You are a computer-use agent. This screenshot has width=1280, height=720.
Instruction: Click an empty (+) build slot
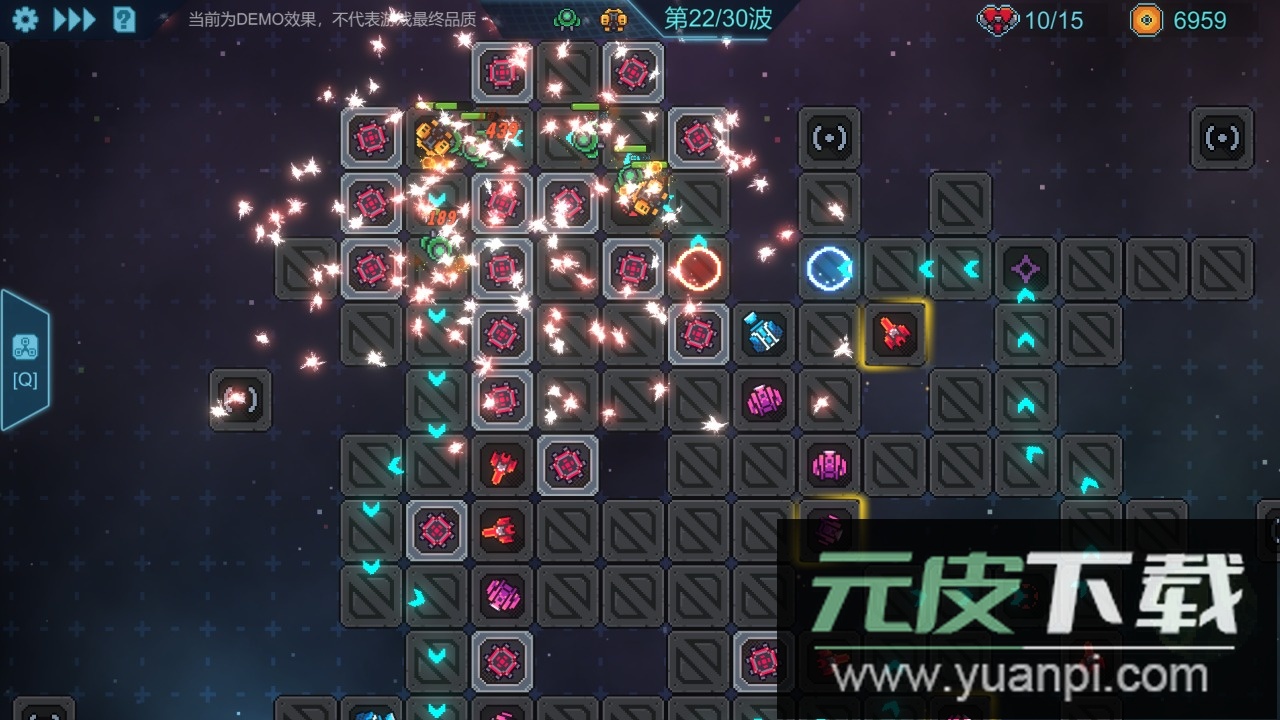click(x=829, y=138)
